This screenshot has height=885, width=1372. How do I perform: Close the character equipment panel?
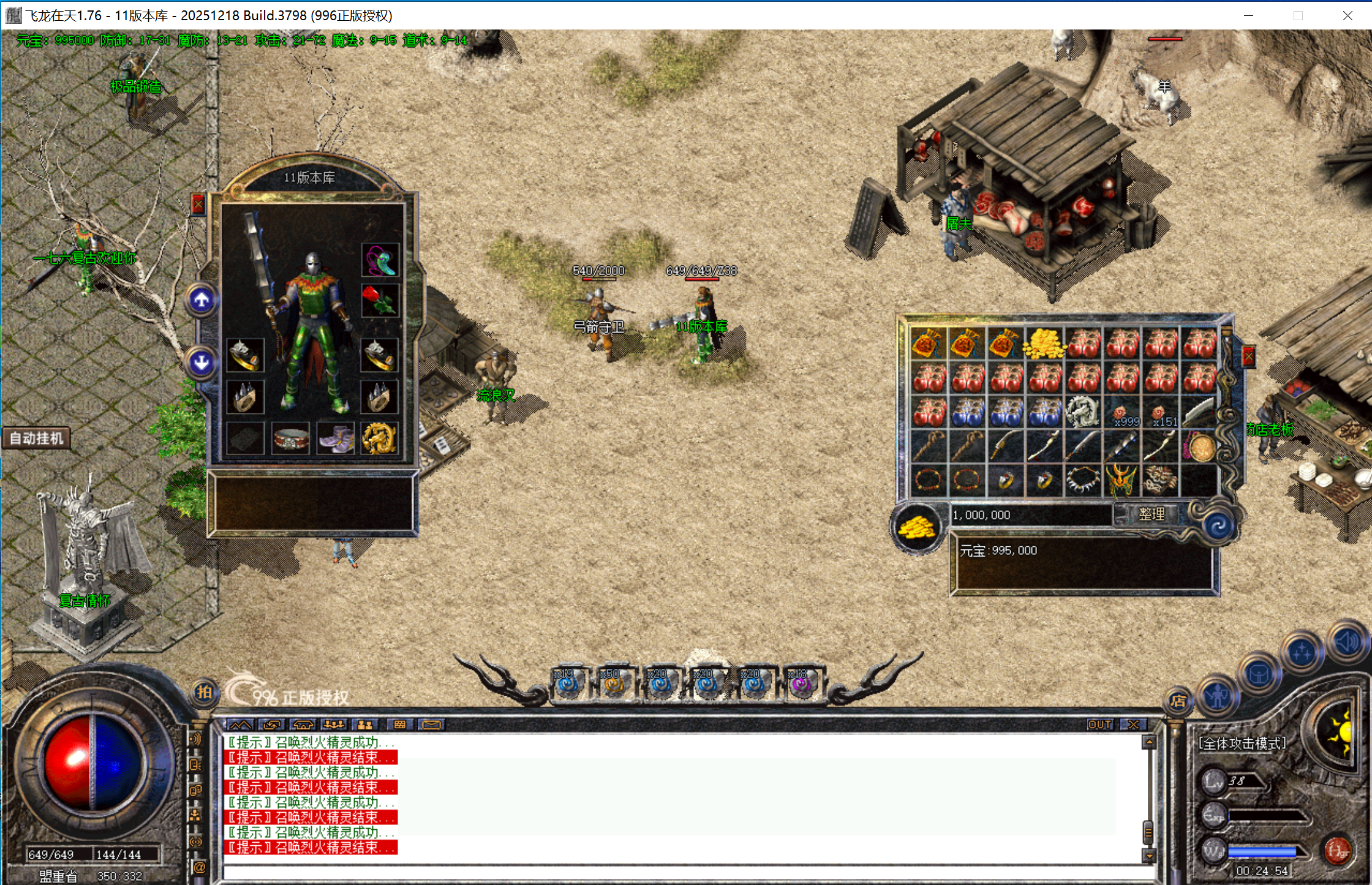coord(198,205)
